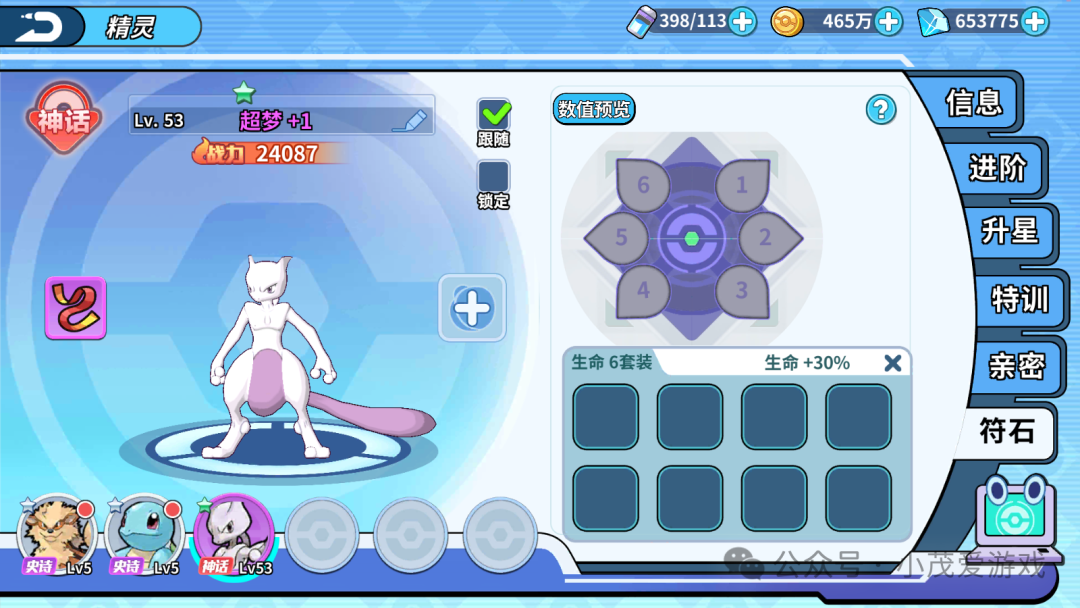
Task: Select rune stone slot 1
Action: pyautogui.click(x=741, y=186)
